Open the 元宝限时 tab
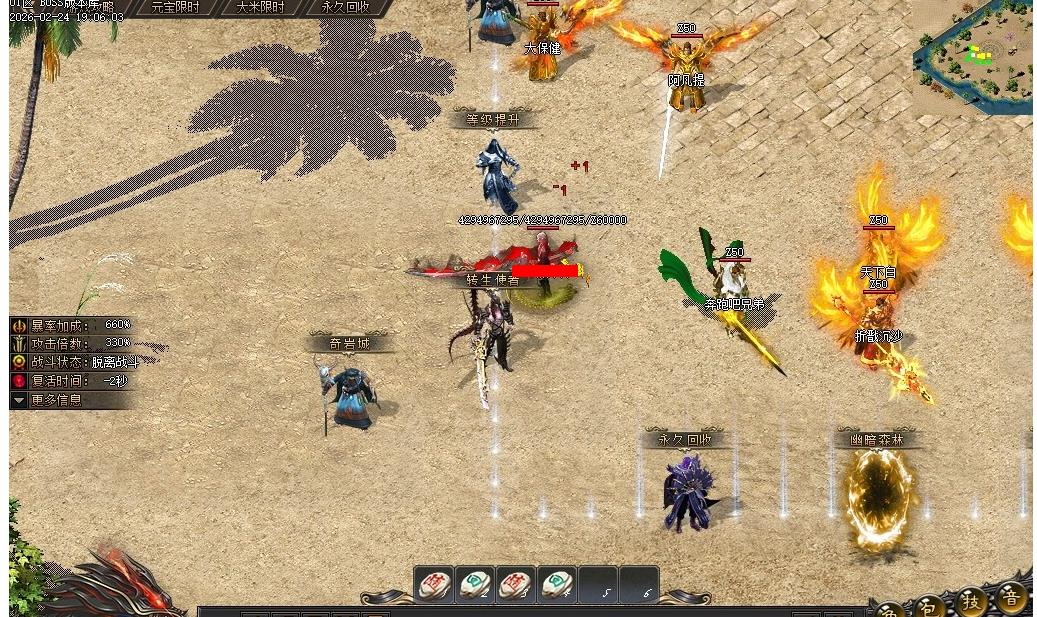This screenshot has width=1037, height=617. (x=174, y=7)
